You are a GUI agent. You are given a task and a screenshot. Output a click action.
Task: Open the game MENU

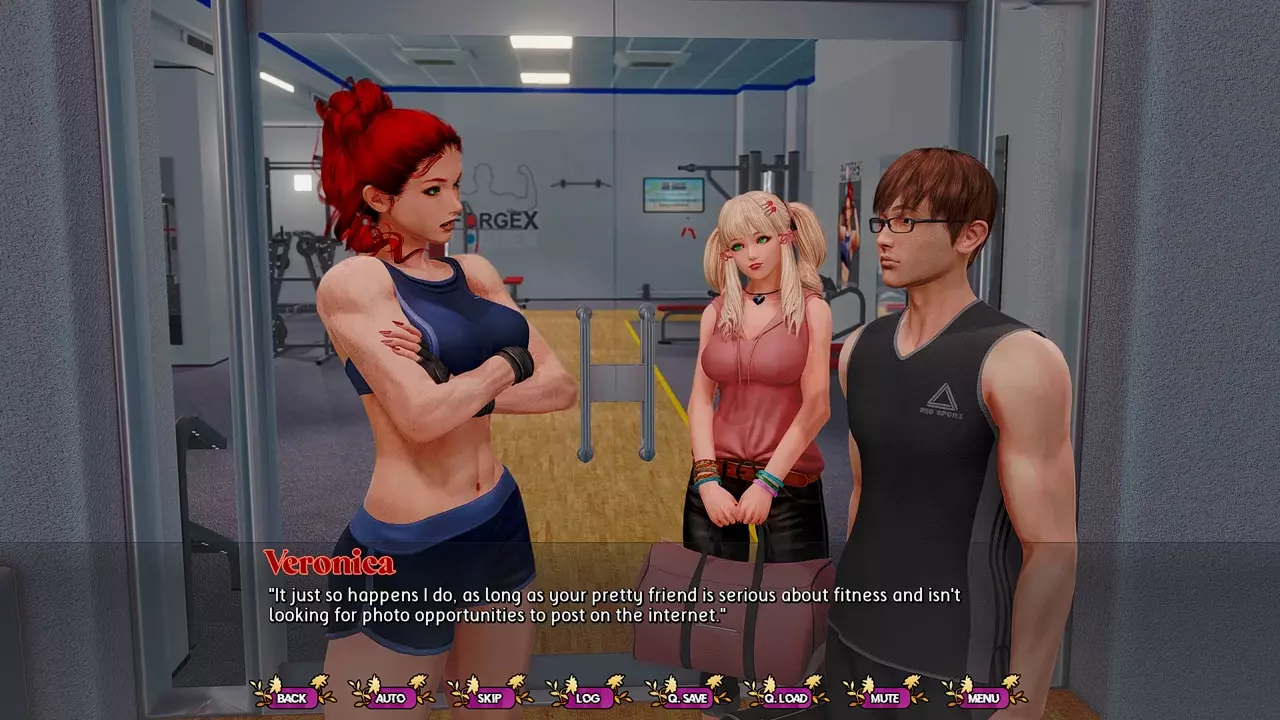tap(983, 697)
